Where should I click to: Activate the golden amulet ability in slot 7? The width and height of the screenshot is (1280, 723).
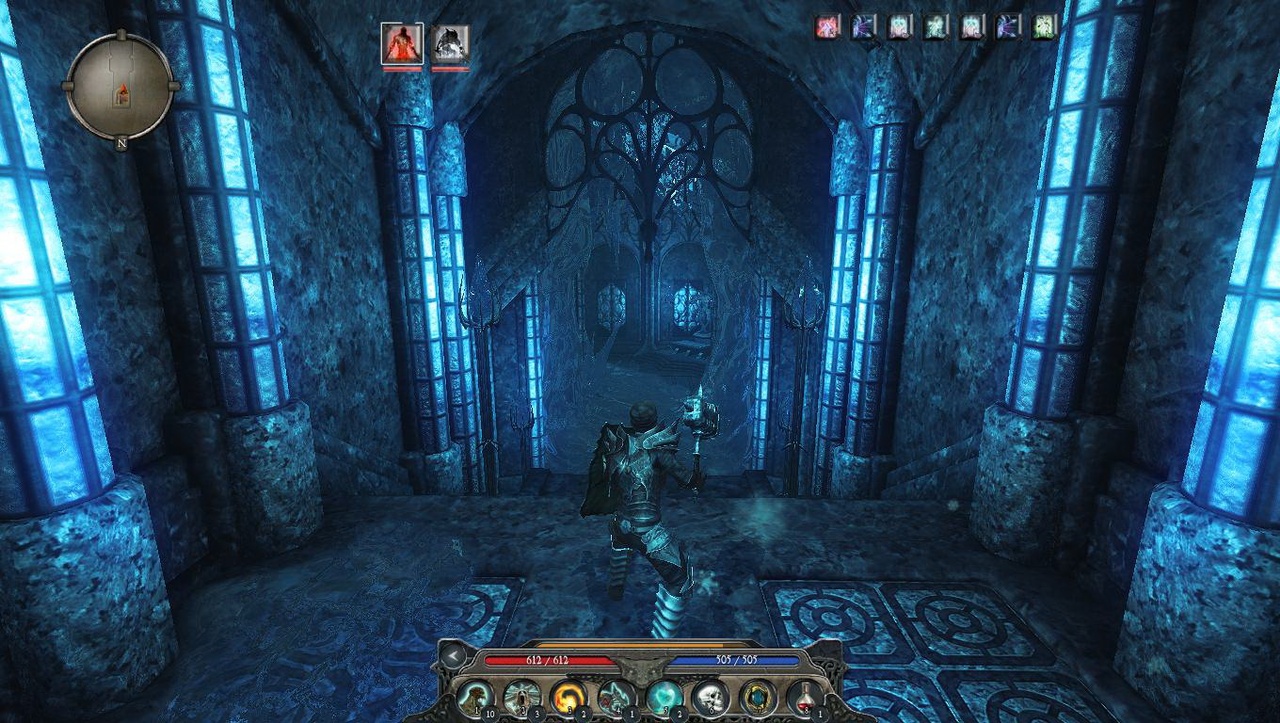click(x=756, y=696)
